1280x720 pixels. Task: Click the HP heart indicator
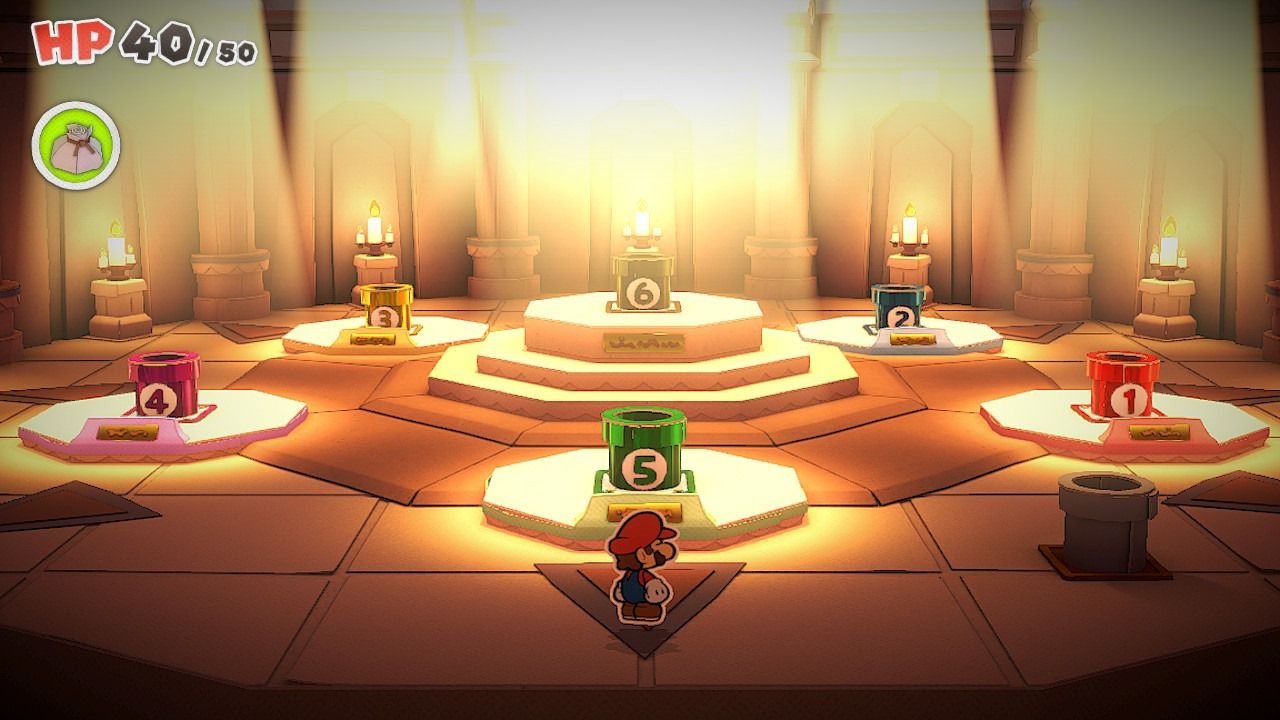(x=68, y=42)
